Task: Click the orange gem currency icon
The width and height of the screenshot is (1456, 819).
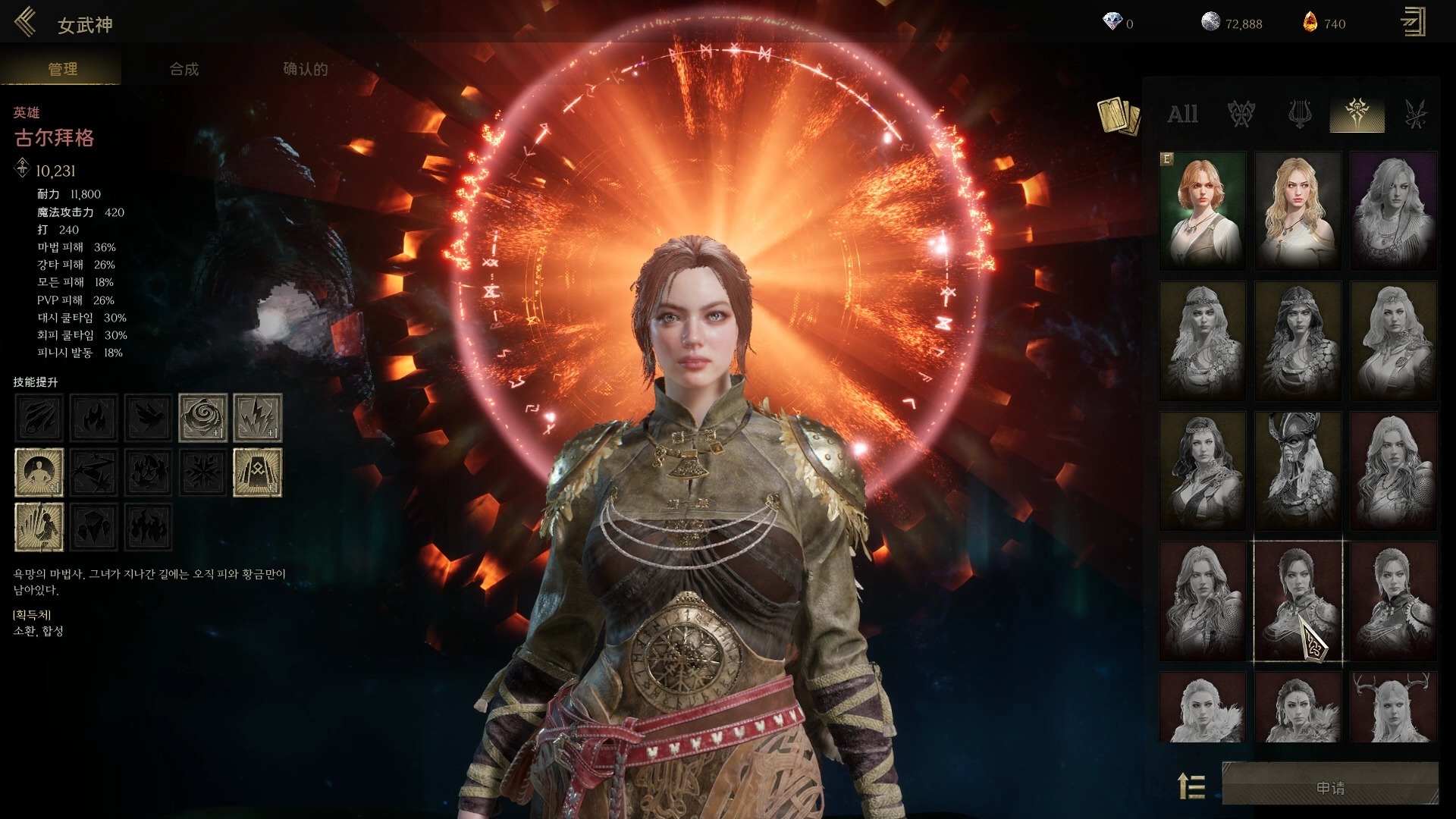Action: coord(1310,23)
